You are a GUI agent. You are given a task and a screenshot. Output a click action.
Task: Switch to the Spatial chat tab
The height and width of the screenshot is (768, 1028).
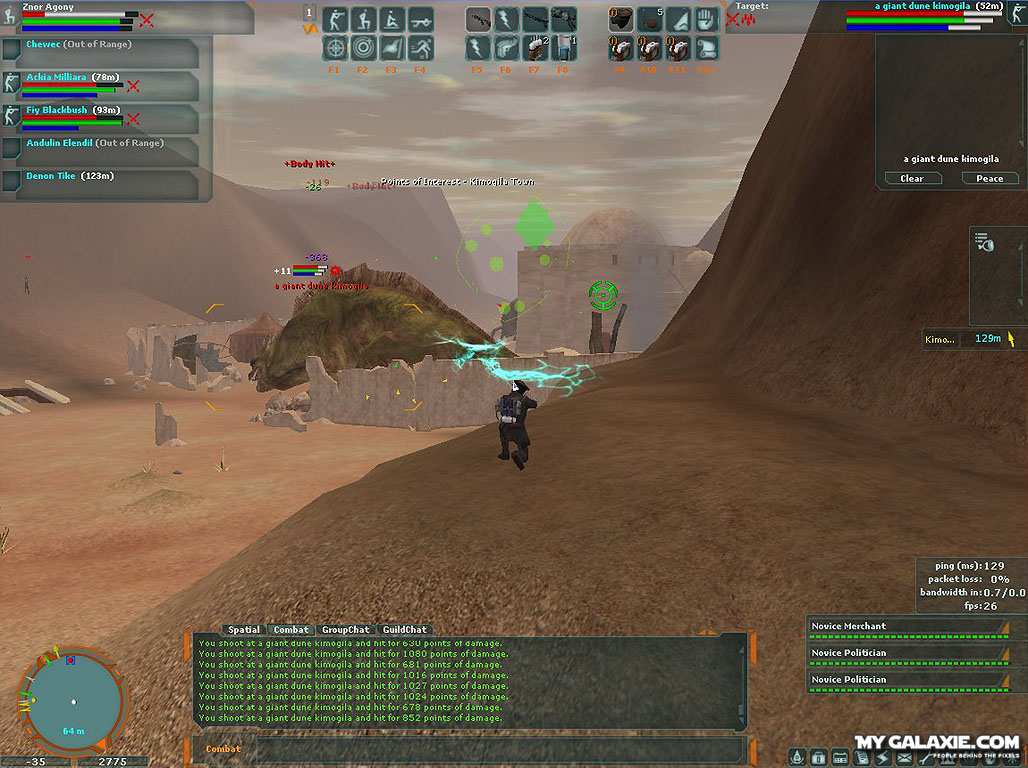click(x=244, y=630)
